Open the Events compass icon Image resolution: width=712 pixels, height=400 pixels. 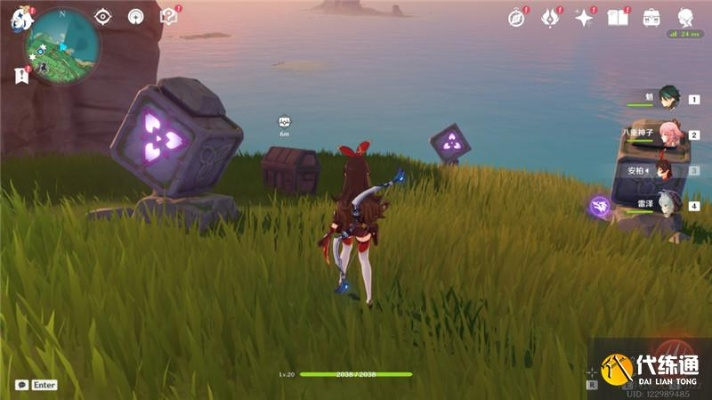coord(516,17)
